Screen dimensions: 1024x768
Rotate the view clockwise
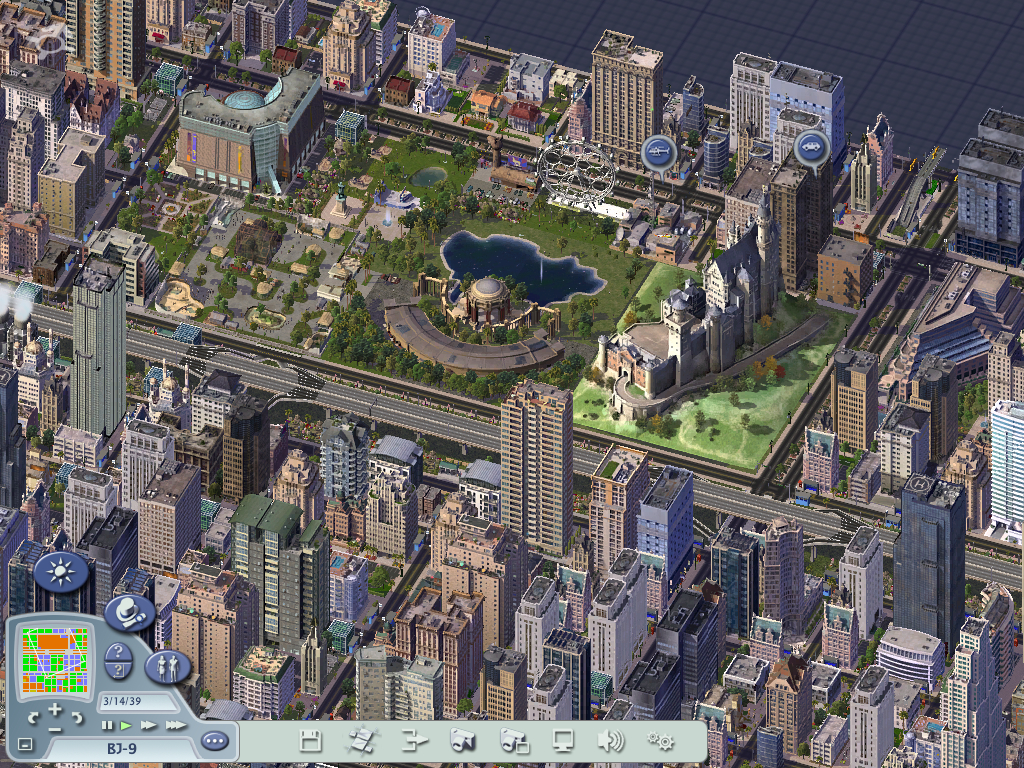(77, 718)
